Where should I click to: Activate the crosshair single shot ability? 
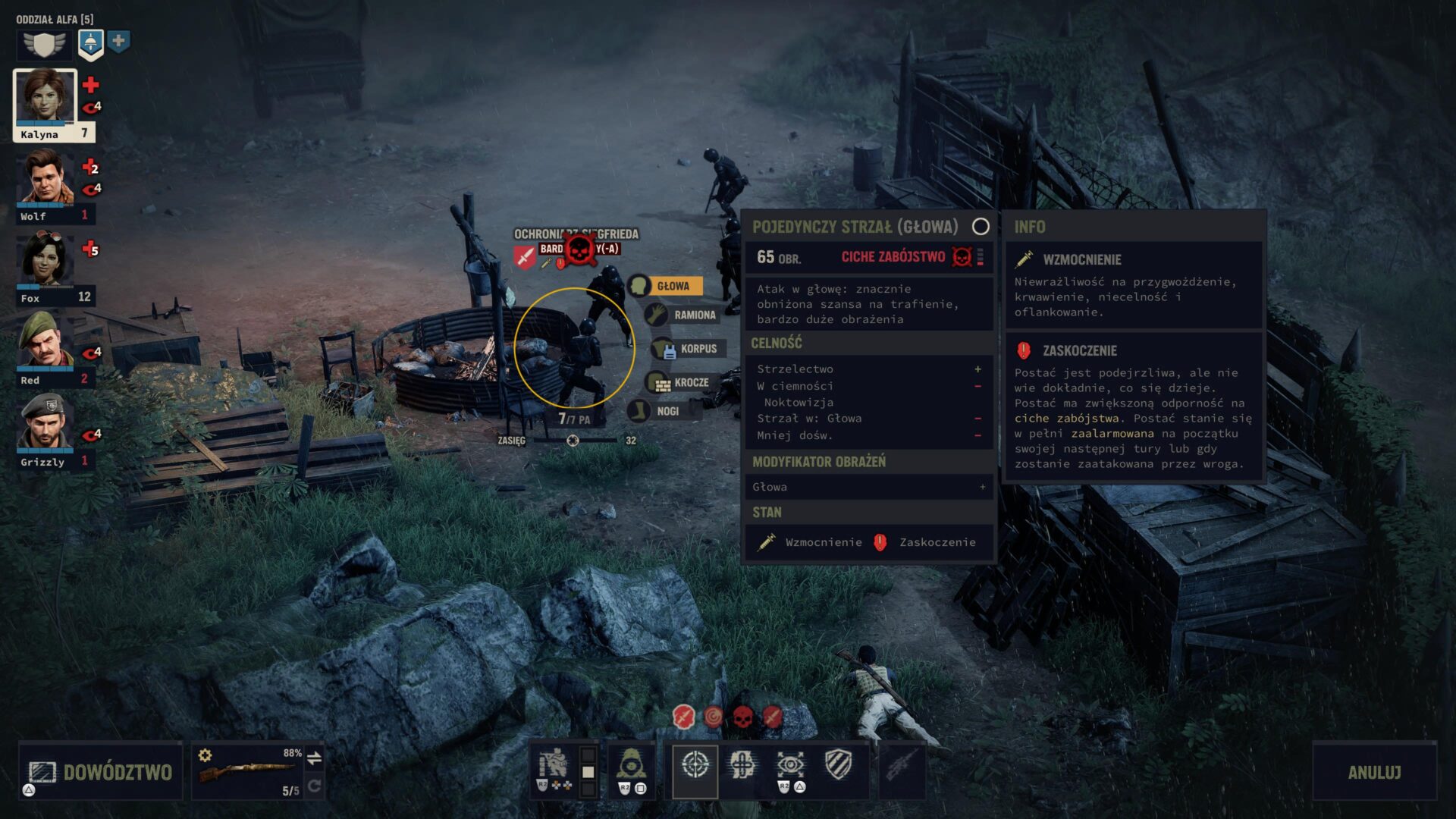695,766
